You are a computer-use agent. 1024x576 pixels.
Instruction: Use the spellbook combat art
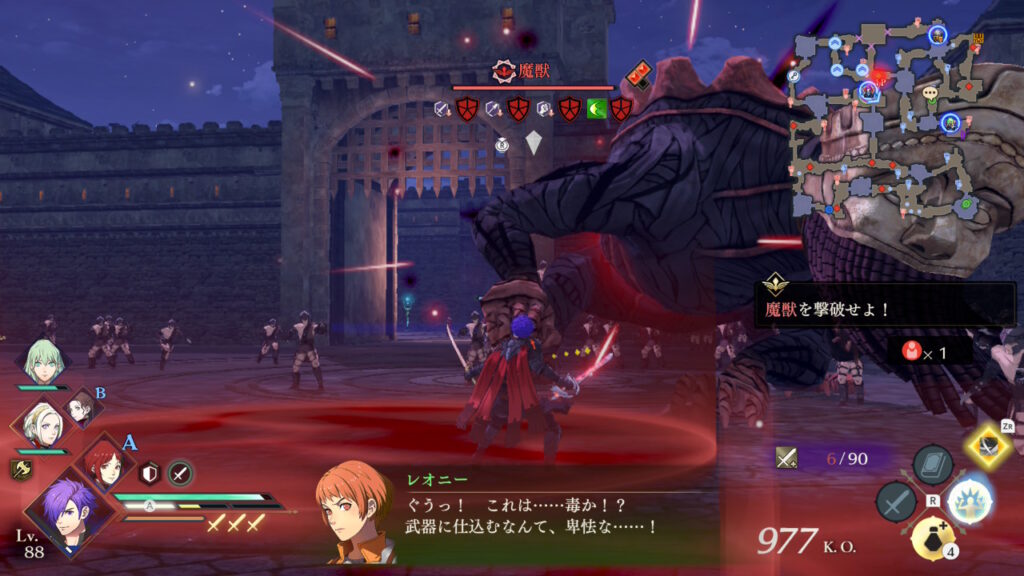pyautogui.click(x=932, y=466)
